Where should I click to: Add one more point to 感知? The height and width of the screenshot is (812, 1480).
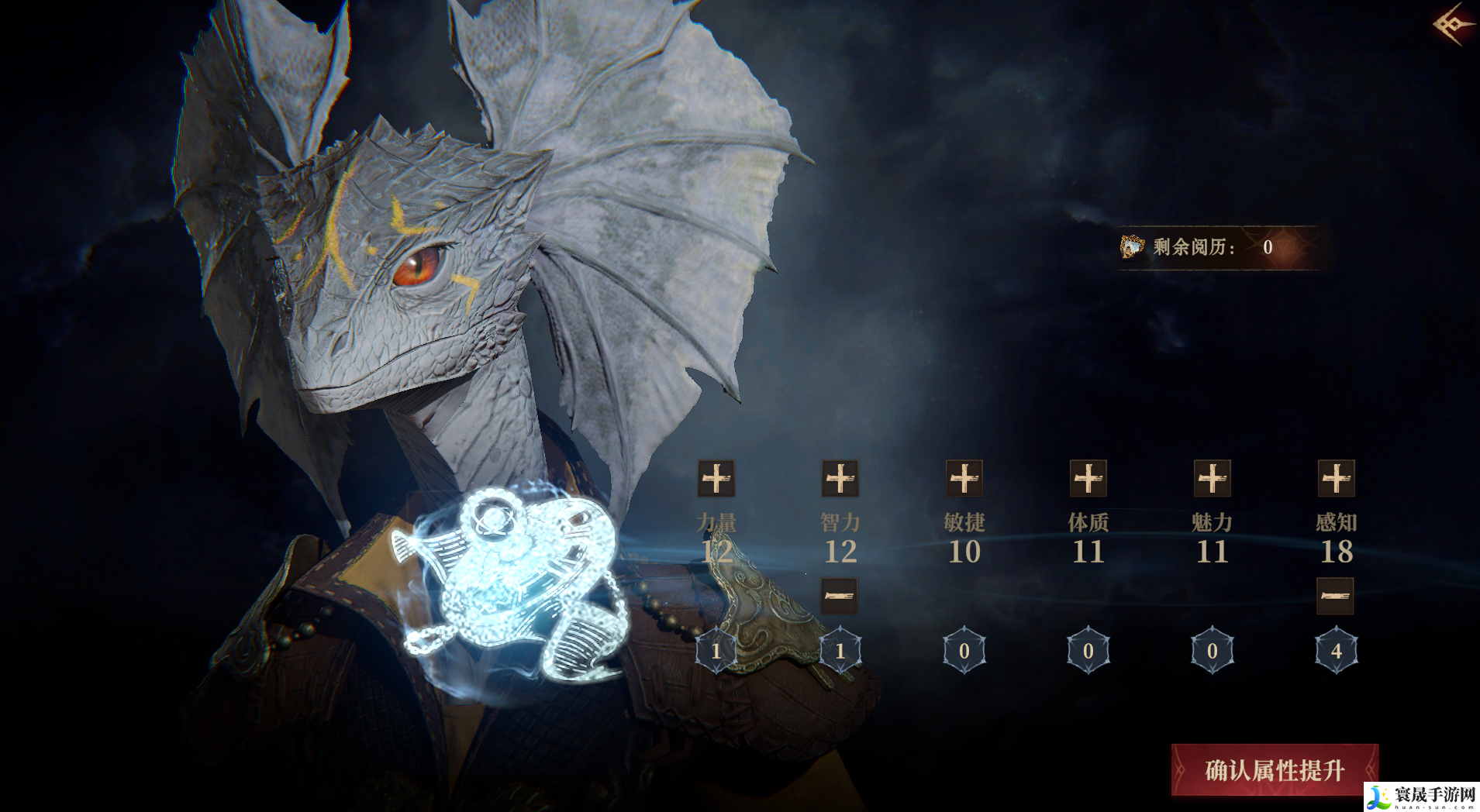point(1336,479)
